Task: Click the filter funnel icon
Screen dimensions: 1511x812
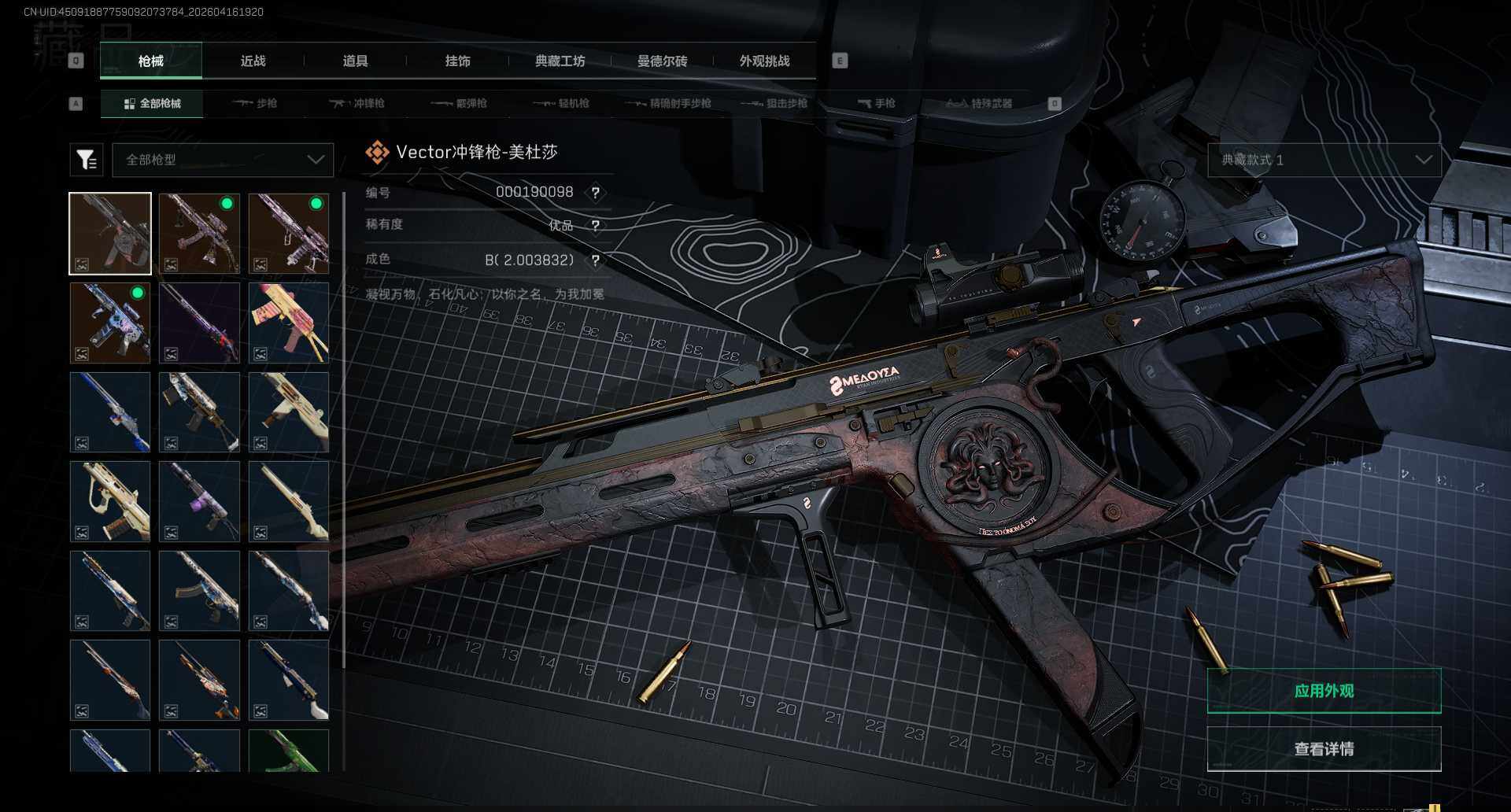Action: (87, 160)
